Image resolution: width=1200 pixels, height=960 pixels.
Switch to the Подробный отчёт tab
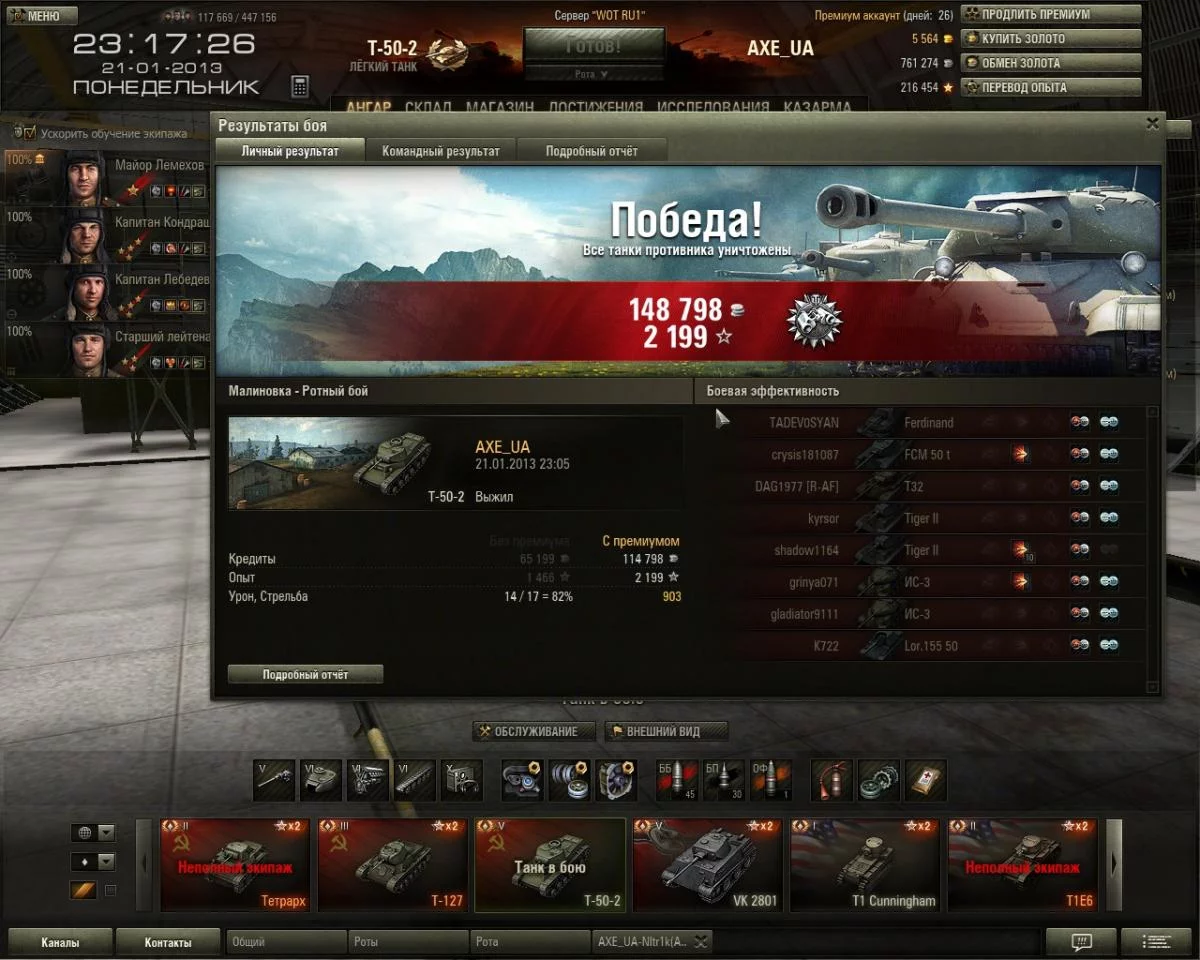[x=591, y=151]
